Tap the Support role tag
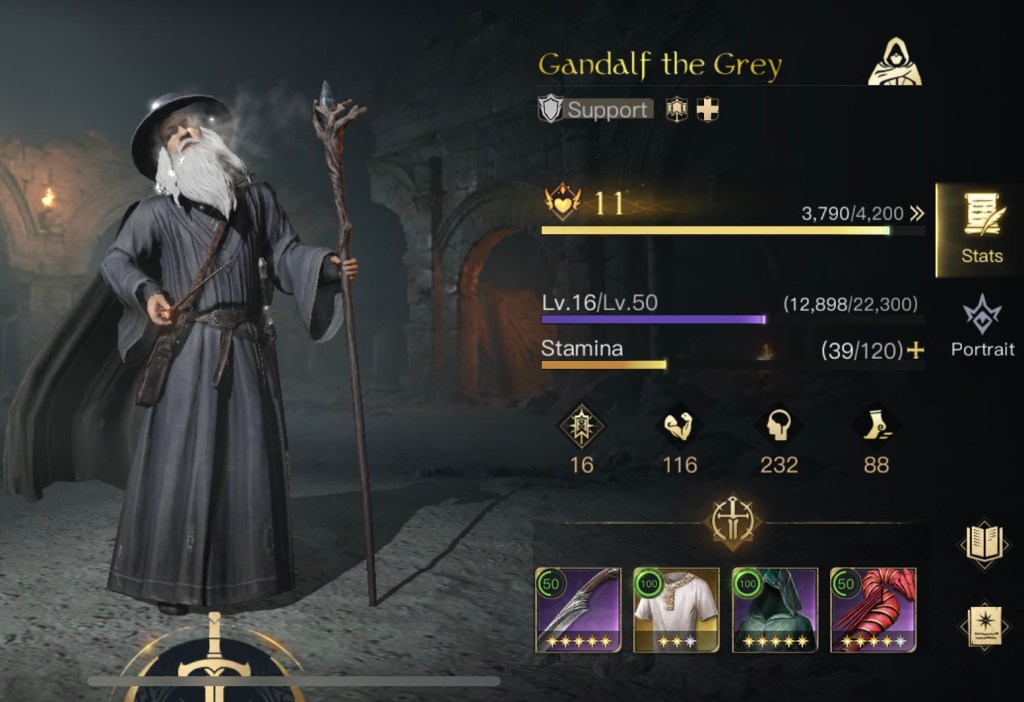Image resolution: width=1024 pixels, height=702 pixels. [x=596, y=109]
